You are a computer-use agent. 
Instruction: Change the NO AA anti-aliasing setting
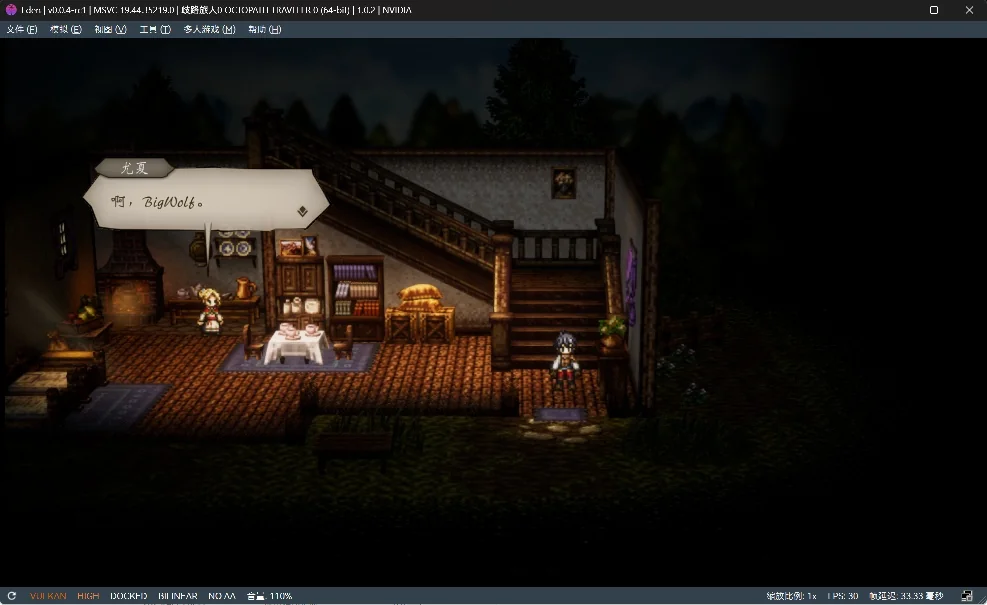[221, 596]
